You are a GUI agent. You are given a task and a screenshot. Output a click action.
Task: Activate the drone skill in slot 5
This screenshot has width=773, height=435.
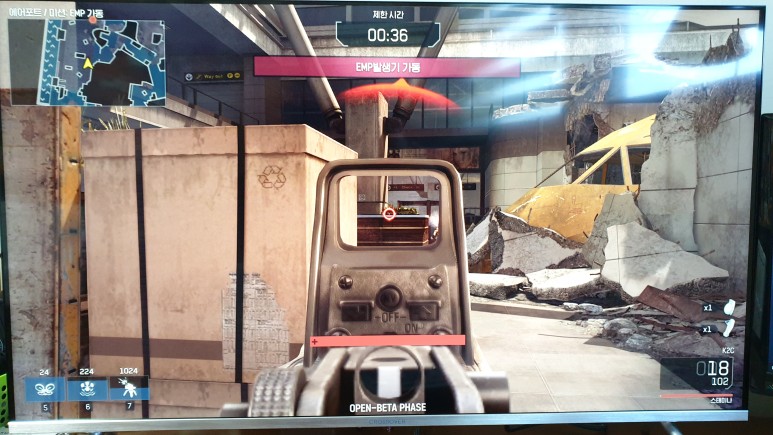tap(45, 388)
